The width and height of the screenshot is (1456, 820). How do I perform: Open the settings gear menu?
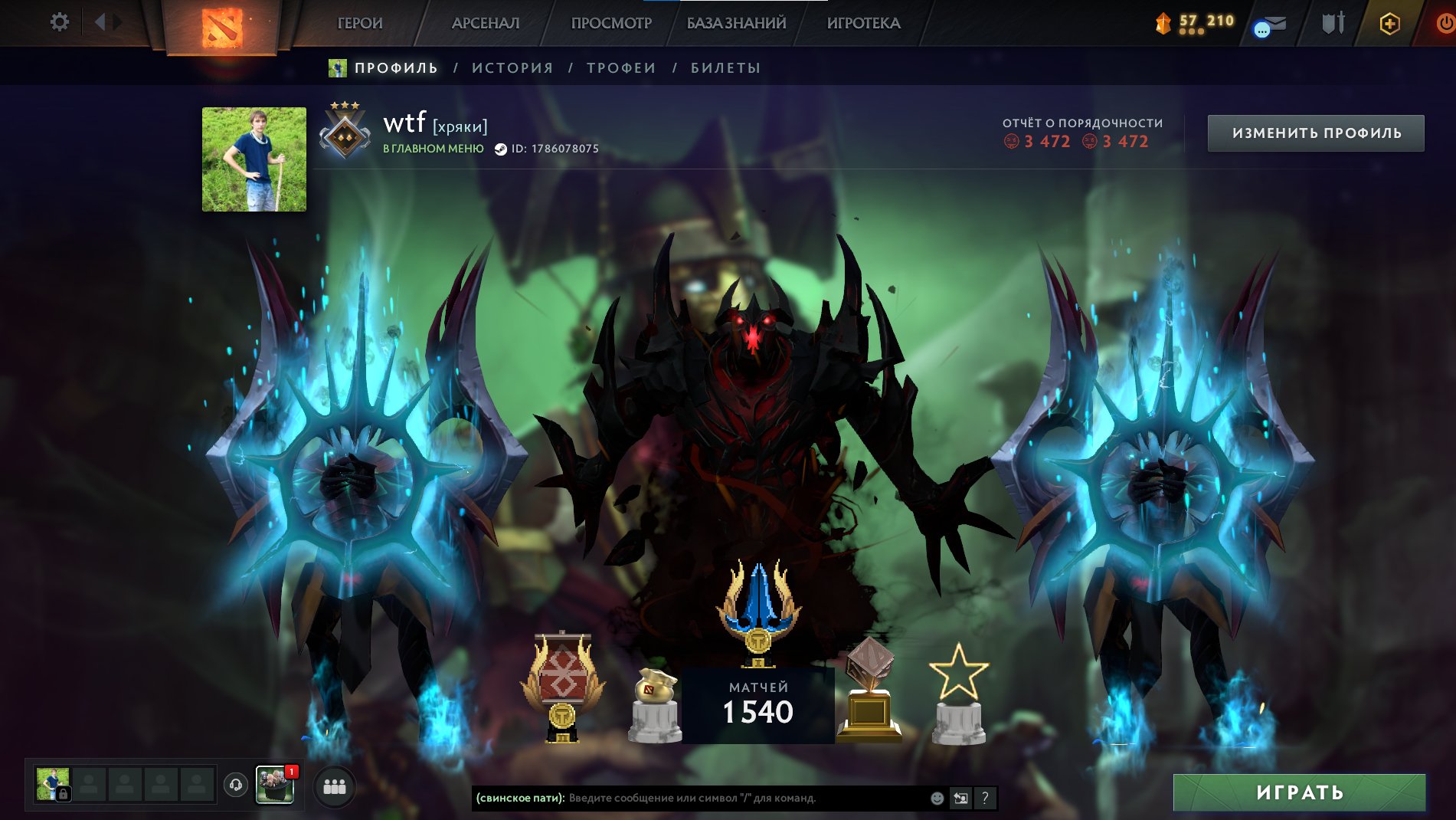(59, 22)
